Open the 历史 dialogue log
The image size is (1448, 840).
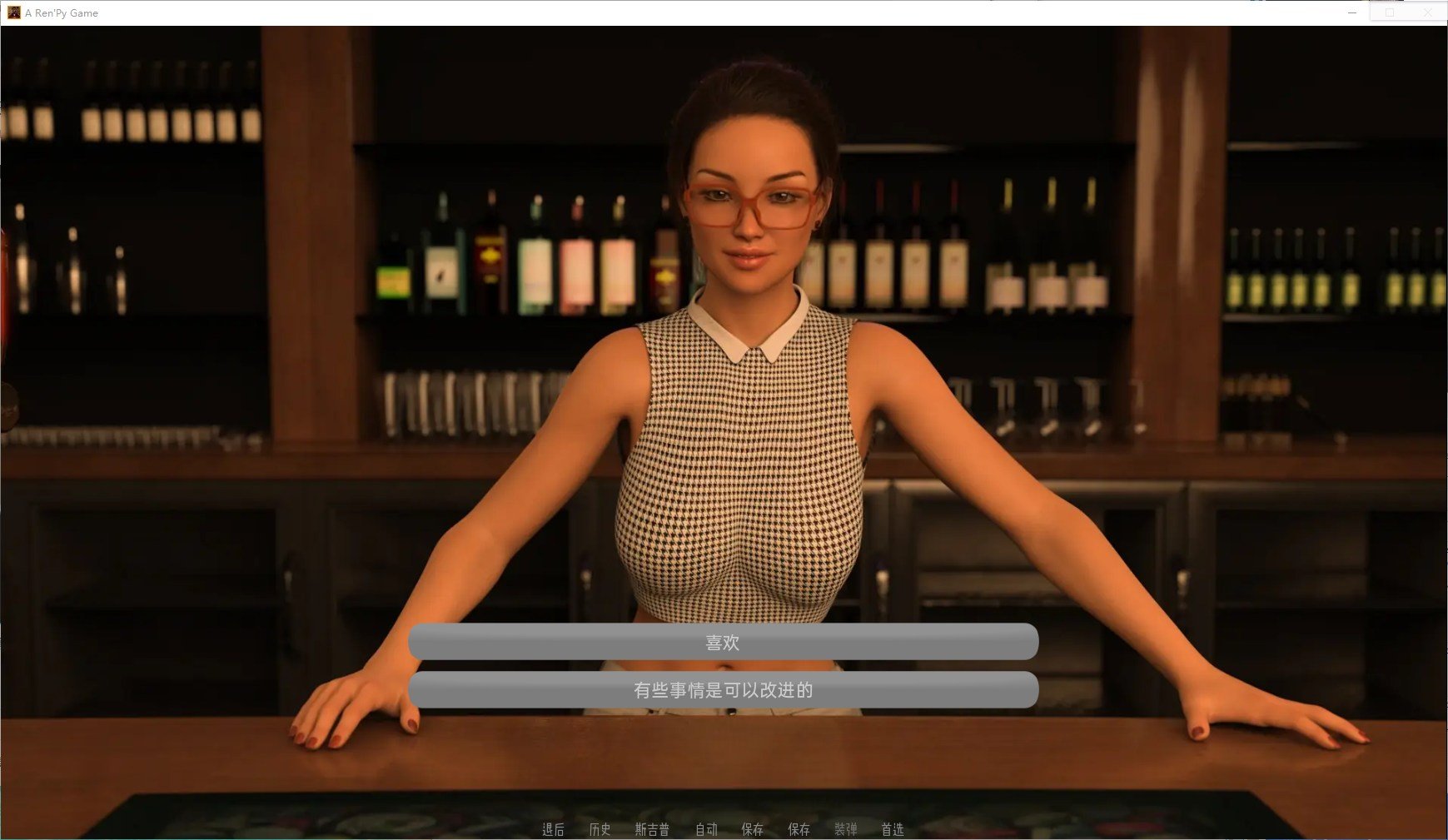point(600,829)
